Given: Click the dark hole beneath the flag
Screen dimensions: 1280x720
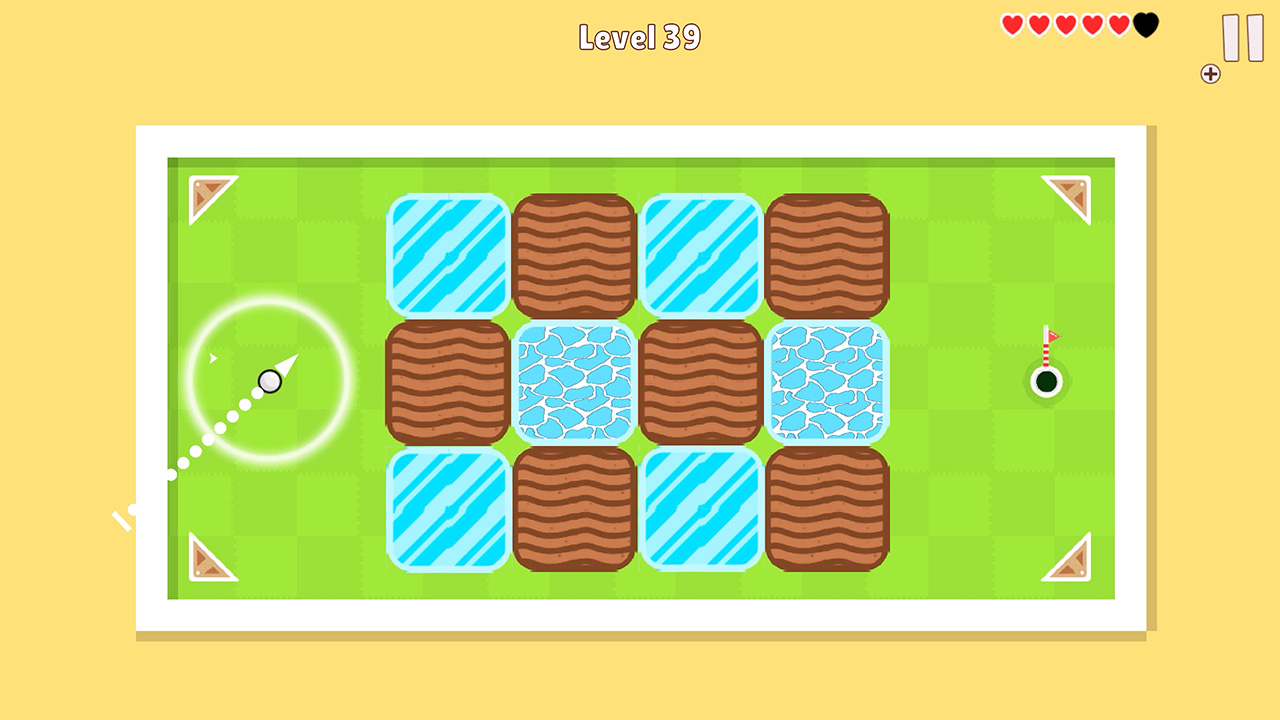Looking at the screenshot, I should coord(1046,381).
